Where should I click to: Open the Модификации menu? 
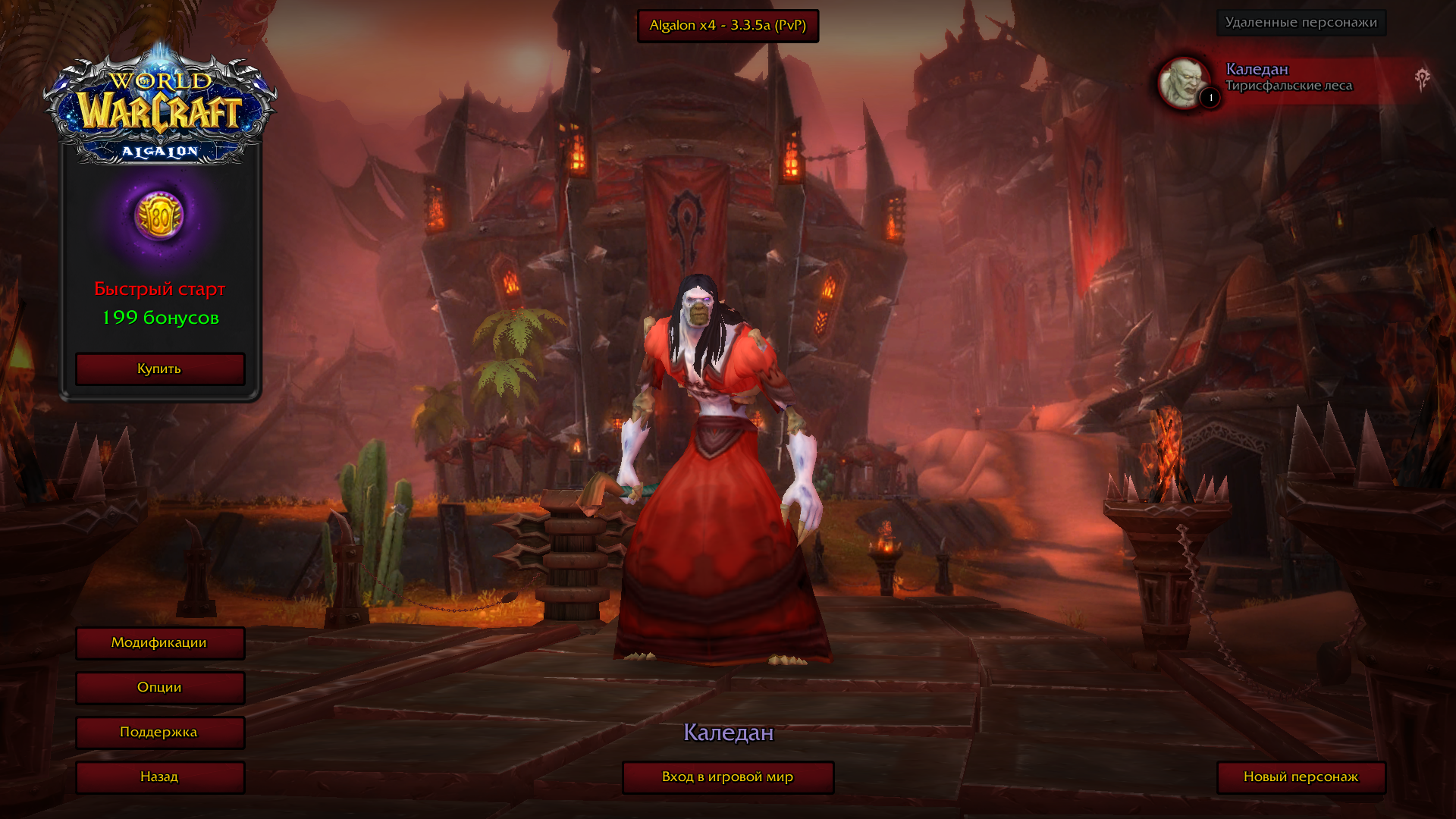159,643
